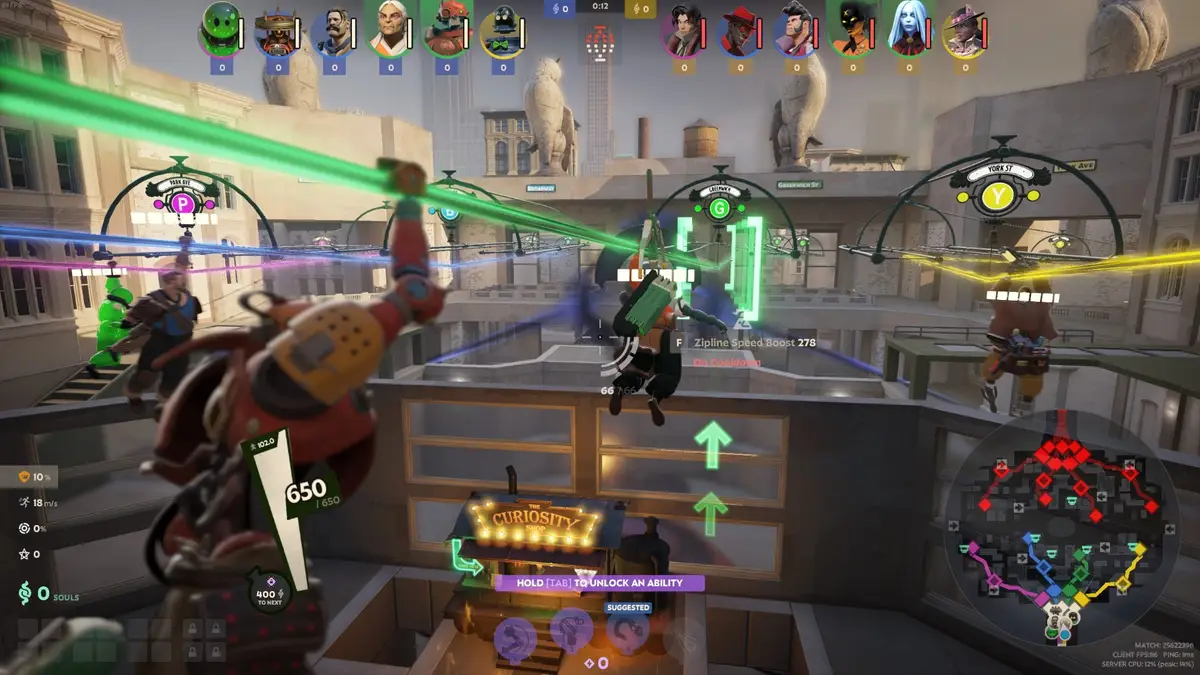Choose the black-masked yellow-eyed enemy portrait

(852, 30)
